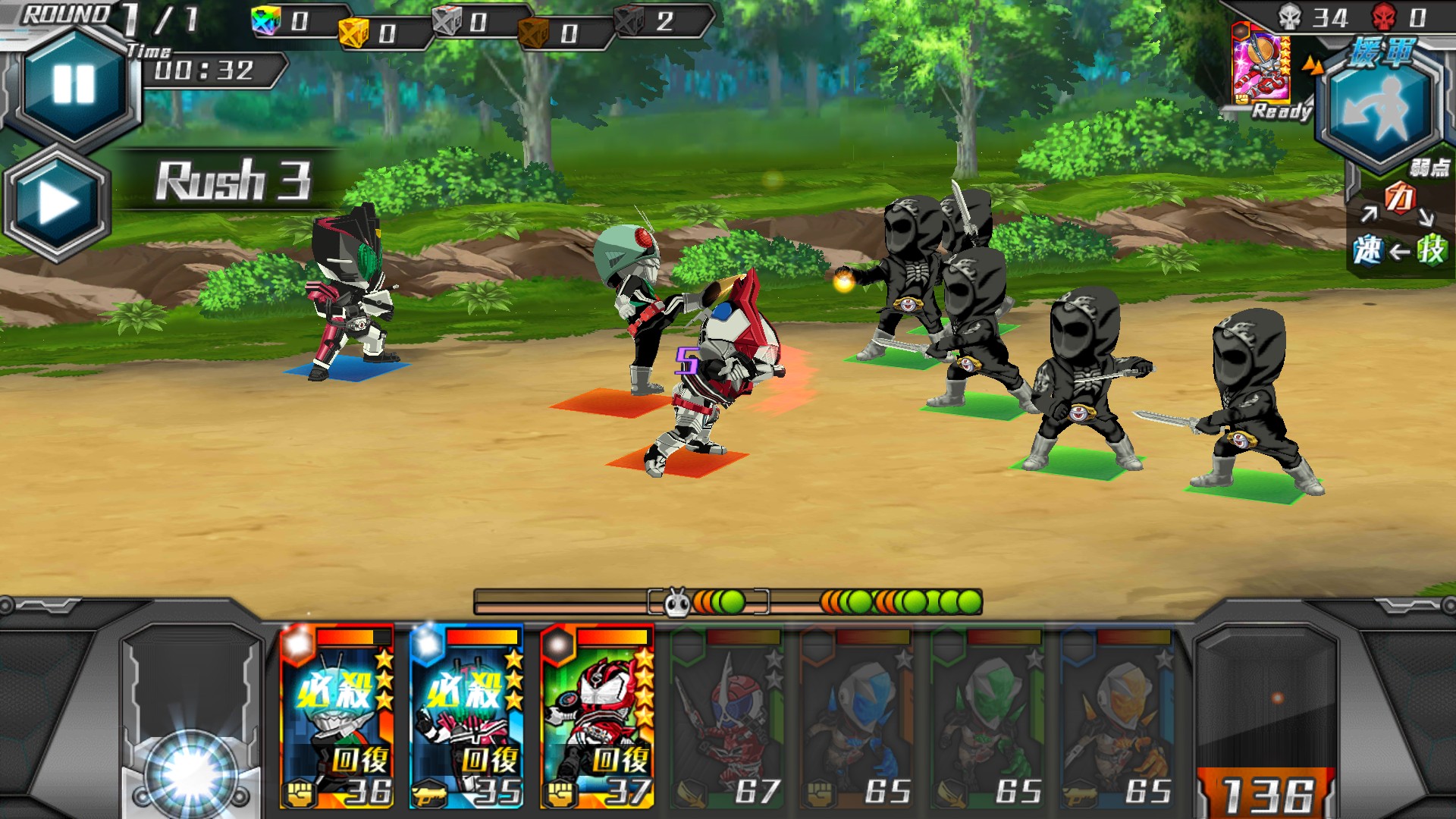Call reinforcements with the 援軍 button

[1380, 102]
